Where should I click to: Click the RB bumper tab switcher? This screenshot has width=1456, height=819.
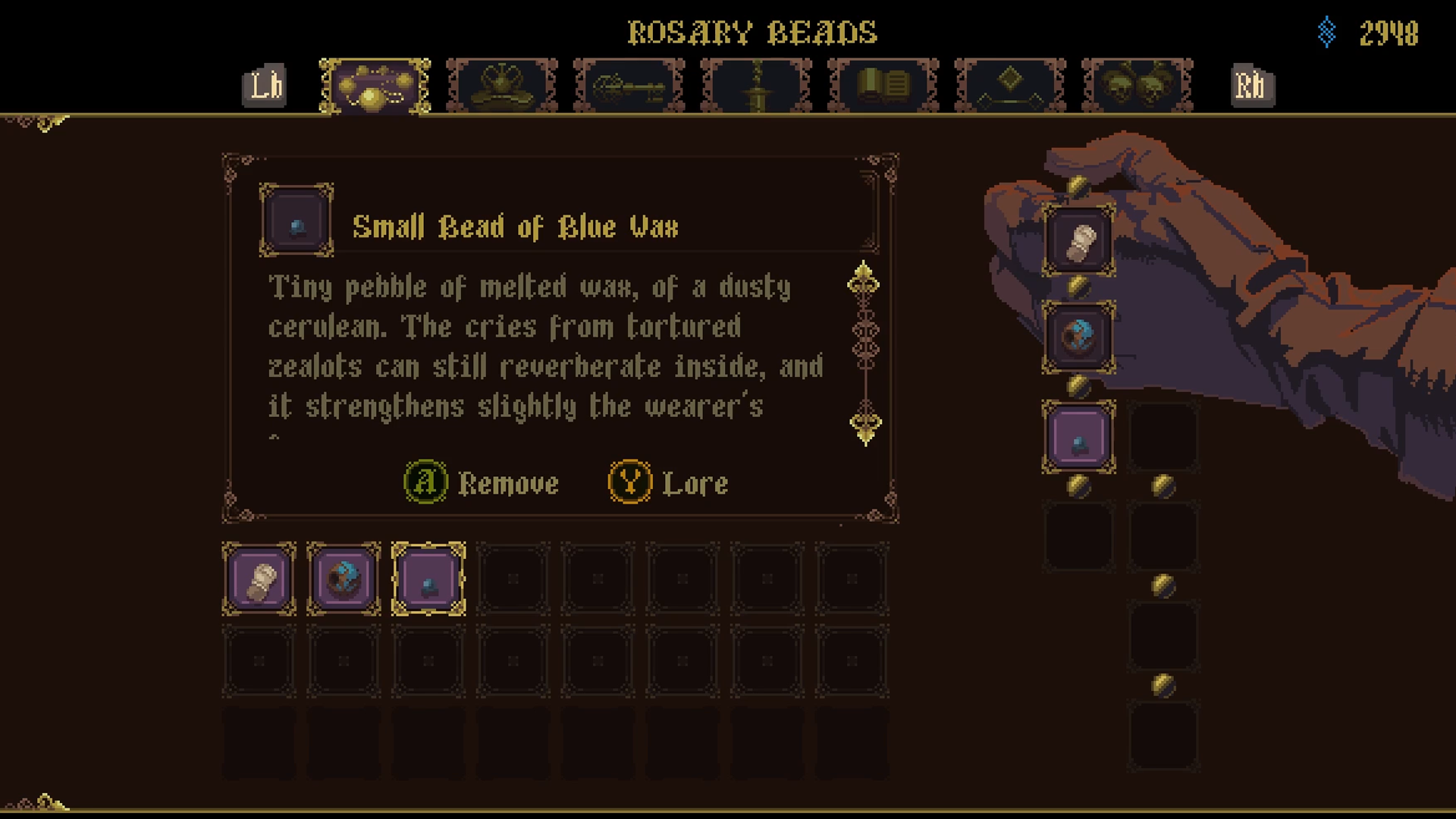pos(1252,86)
